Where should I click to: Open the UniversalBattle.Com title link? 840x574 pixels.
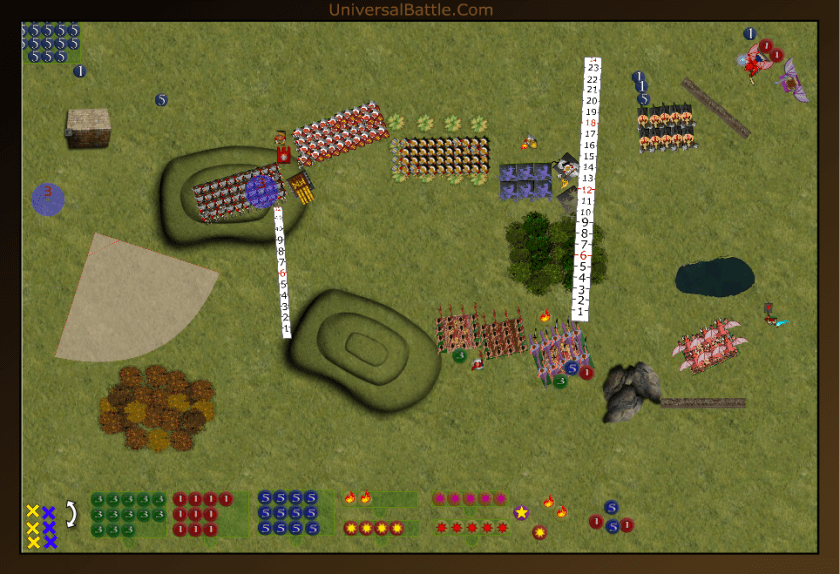(x=410, y=10)
